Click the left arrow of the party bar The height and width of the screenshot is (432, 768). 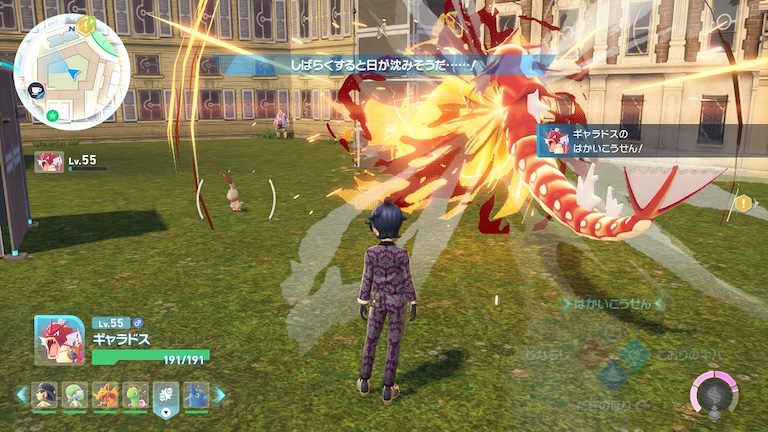coord(21,395)
